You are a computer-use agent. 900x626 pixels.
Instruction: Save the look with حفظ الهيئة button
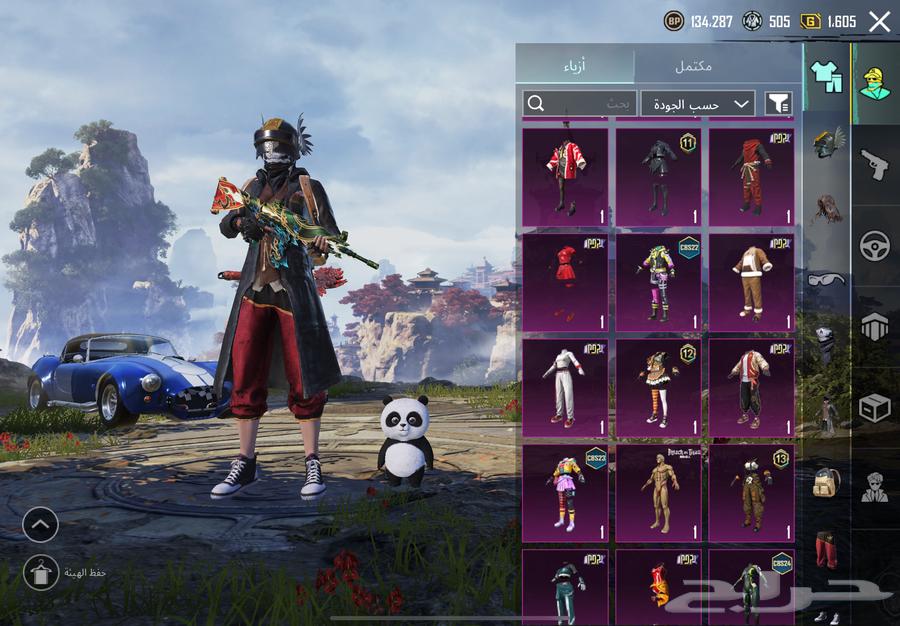coord(41,572)
